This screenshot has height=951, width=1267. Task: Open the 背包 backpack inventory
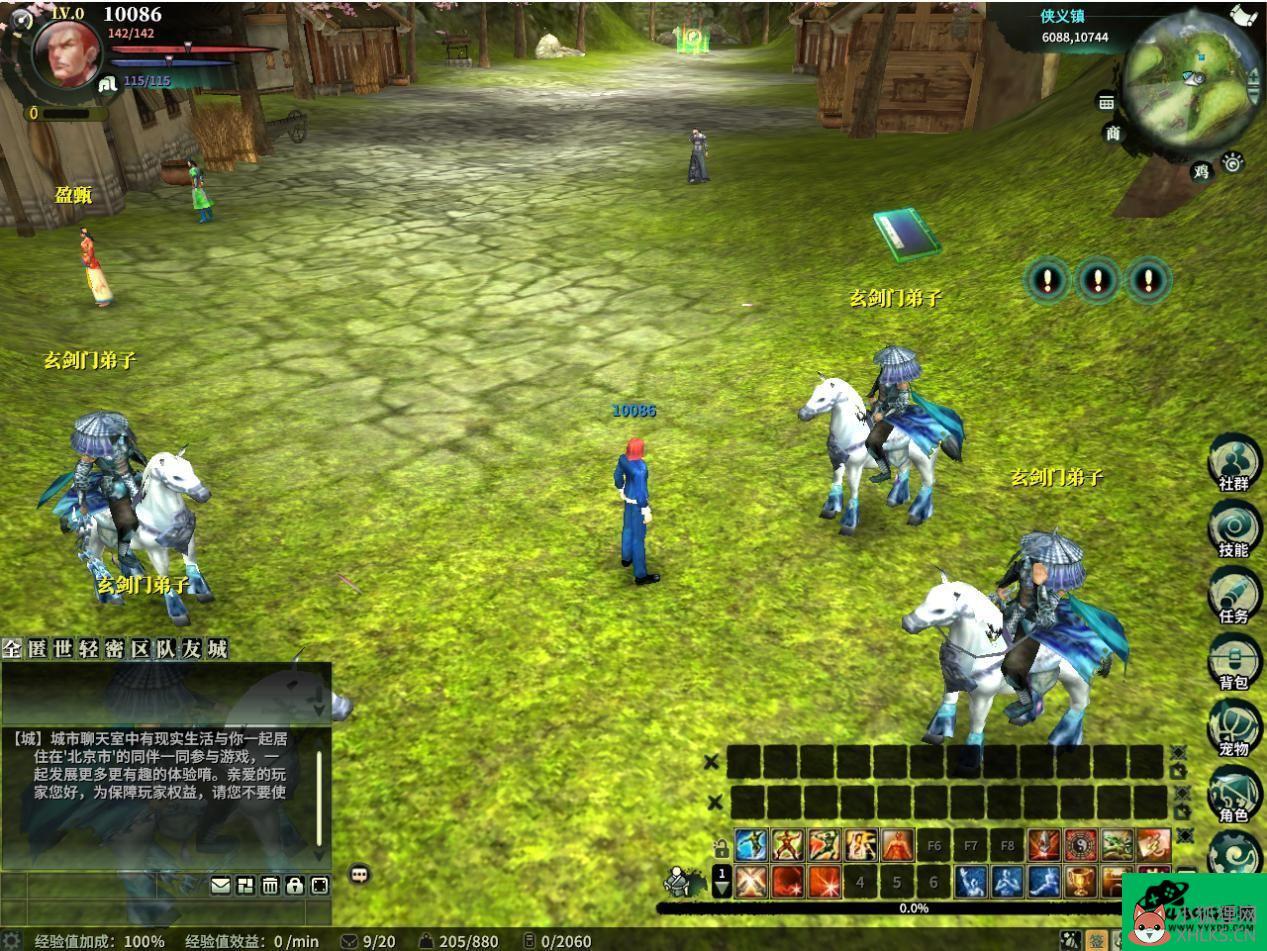pyautogui.click(x=1234, y=660)
